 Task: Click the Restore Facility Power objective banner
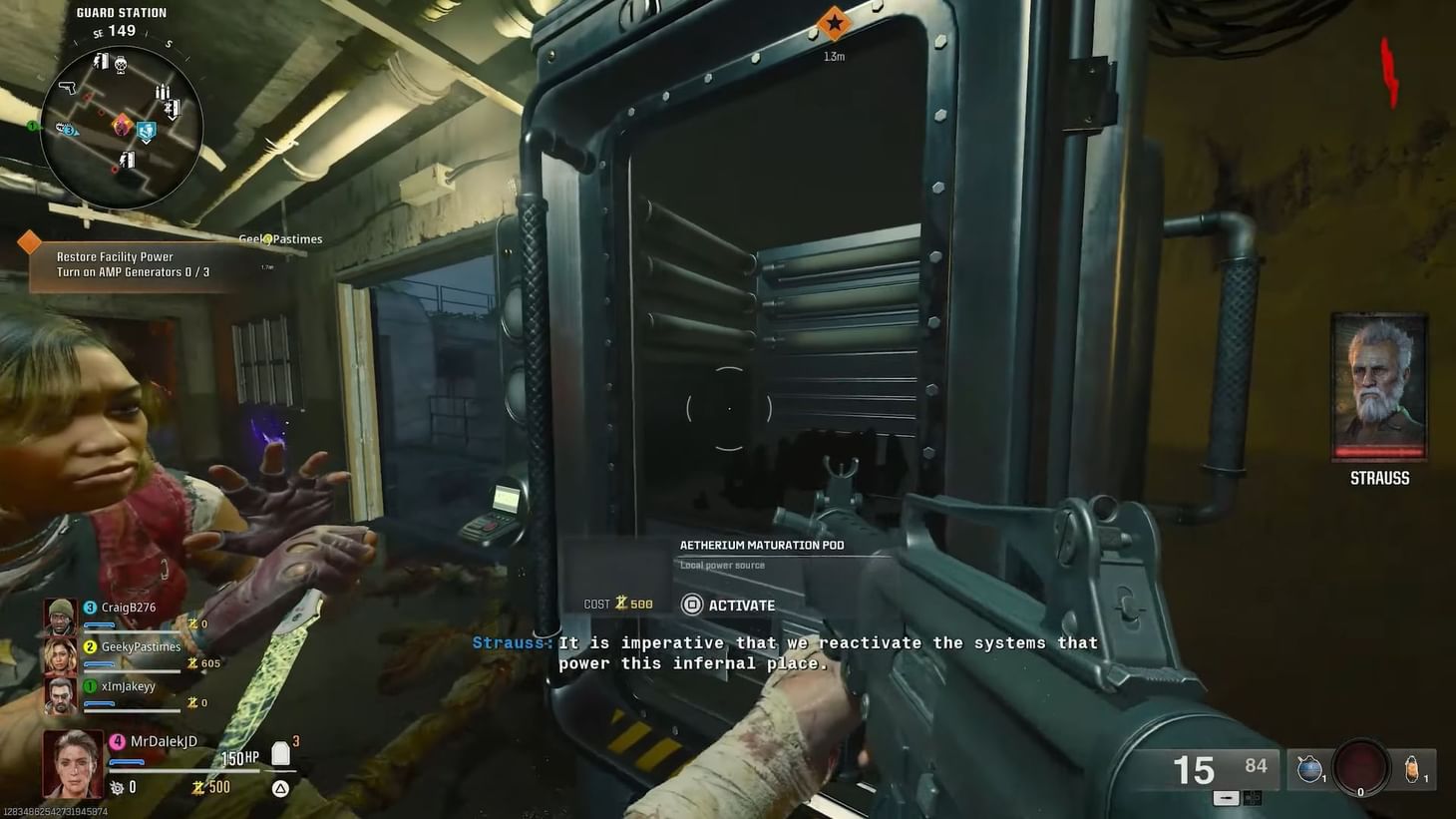[x=130, y=263]
